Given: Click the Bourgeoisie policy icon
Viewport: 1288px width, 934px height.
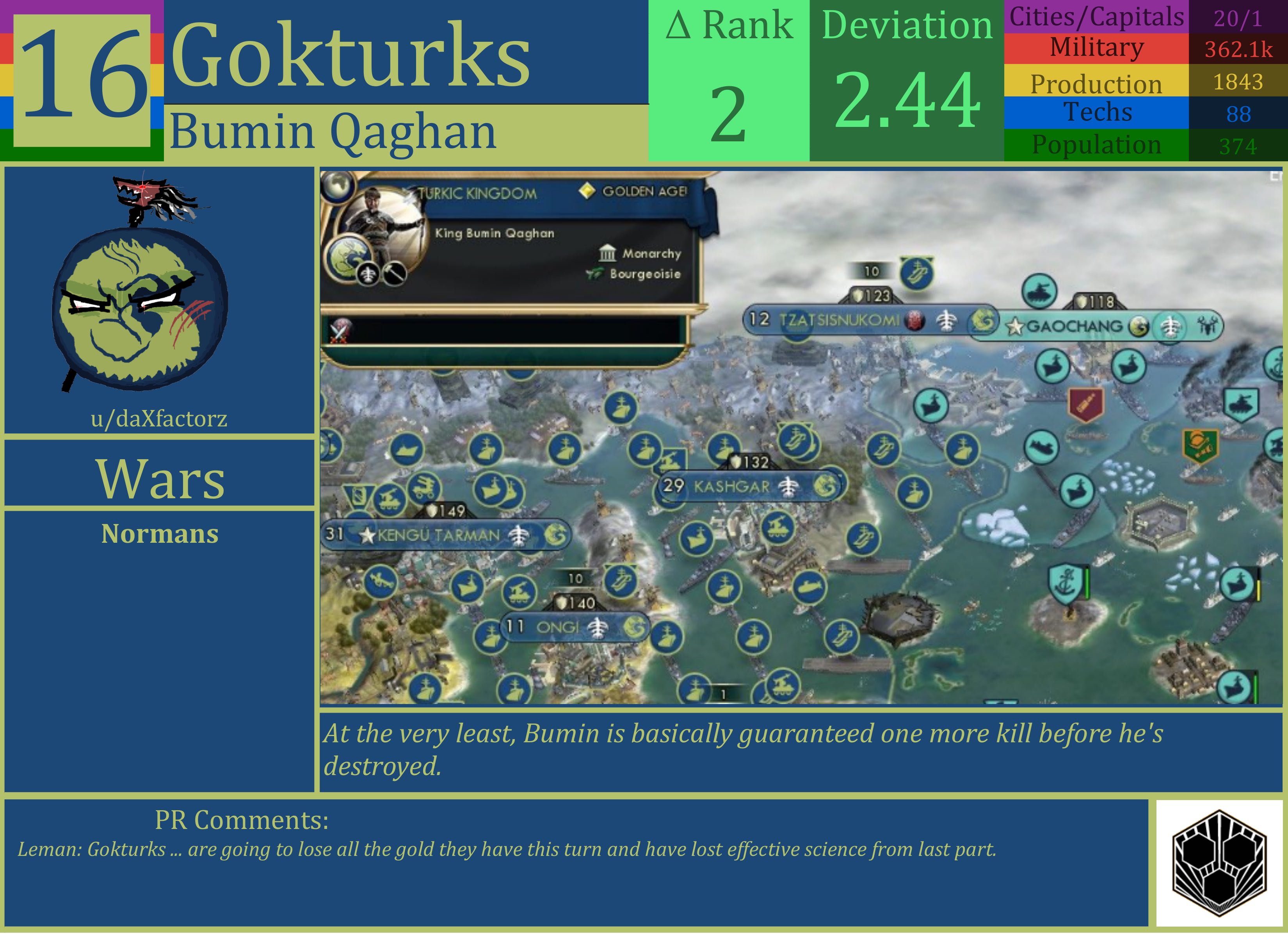Looking at the screenshot, I should pyautogui.click(x=595, y=274).
